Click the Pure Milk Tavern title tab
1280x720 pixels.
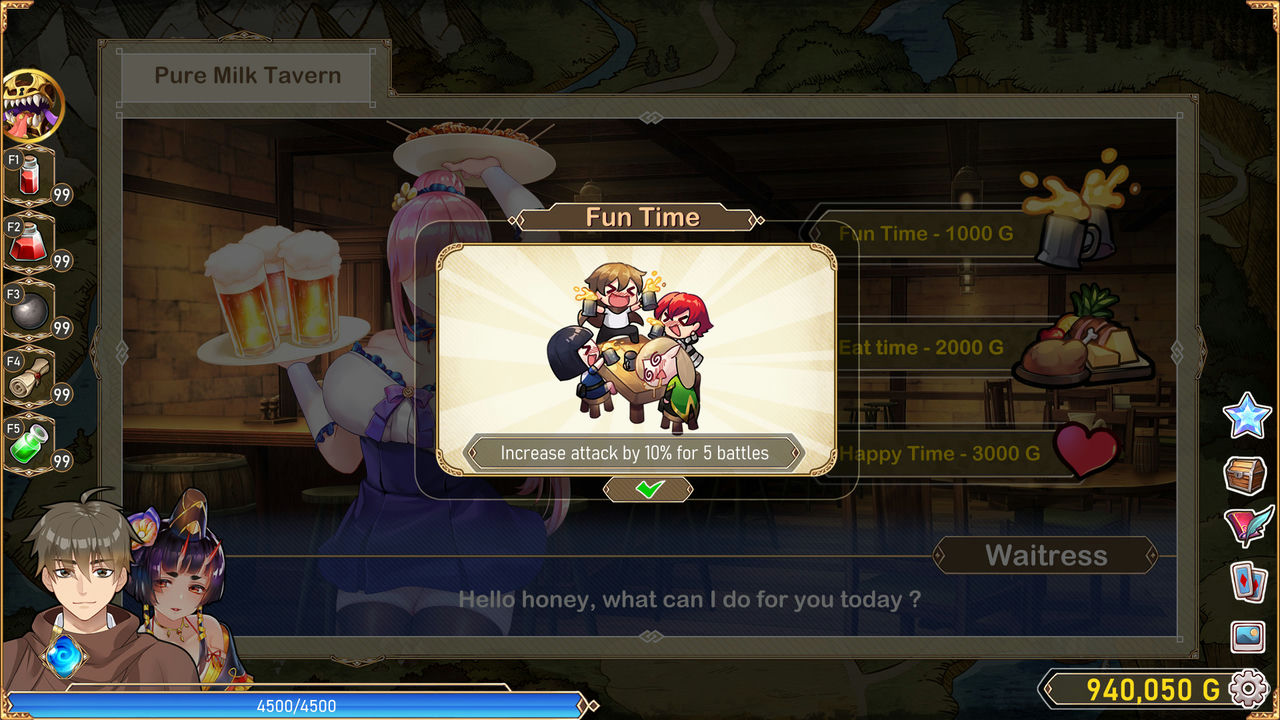point(246,75)
